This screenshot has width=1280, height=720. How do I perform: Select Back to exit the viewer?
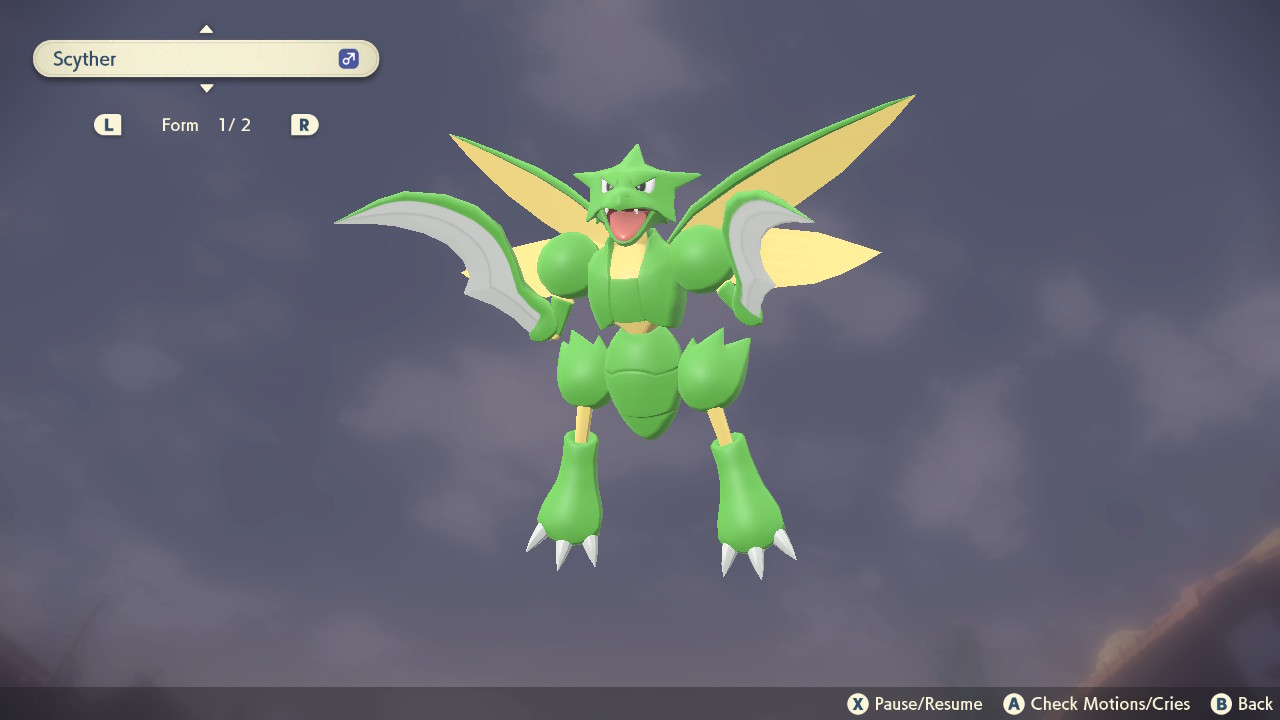pos(1250,703)
